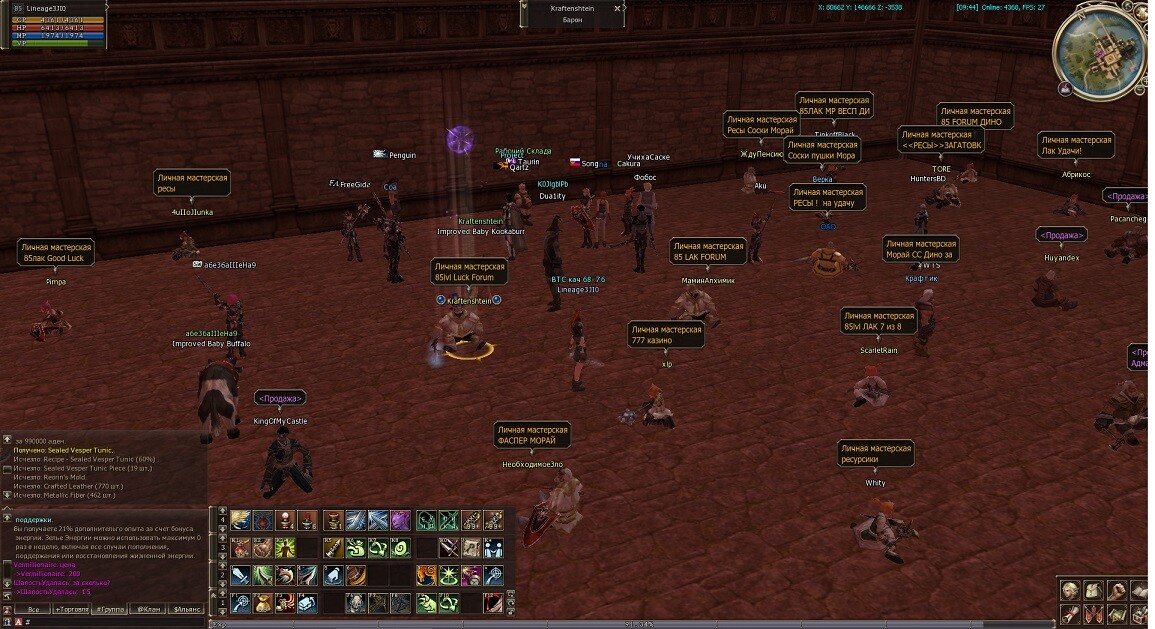Select the #Группа party chat tab
This screenshot has width=1155, height=629.
110,608
